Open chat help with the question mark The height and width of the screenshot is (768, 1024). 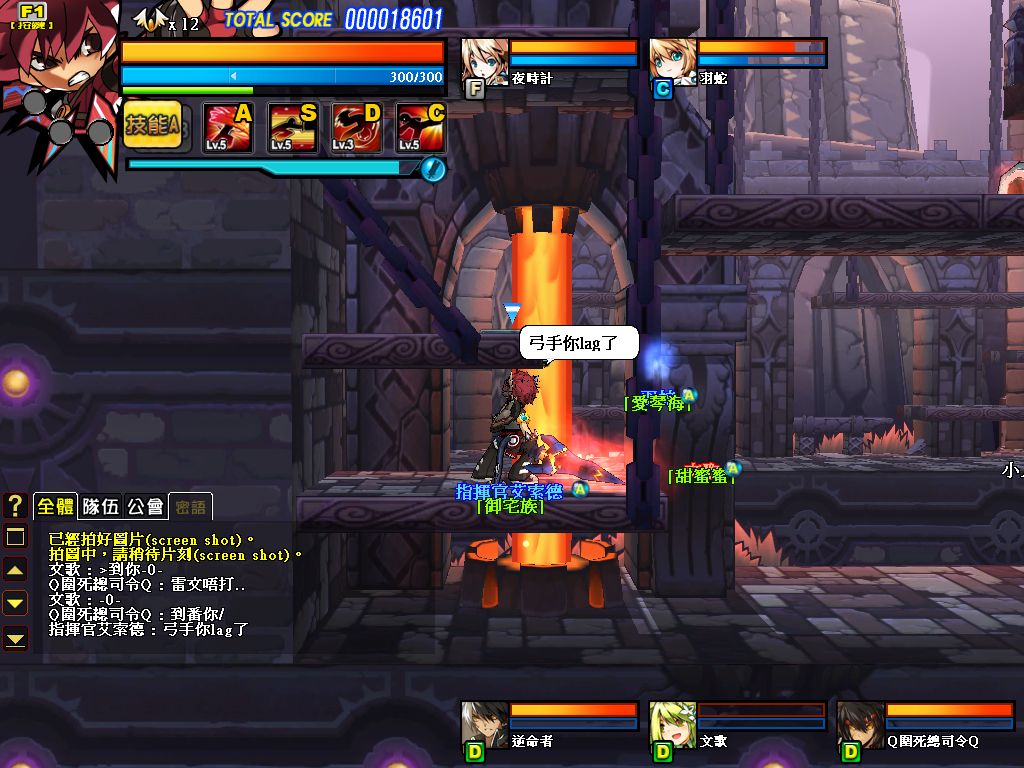click(x=15, y=505)
